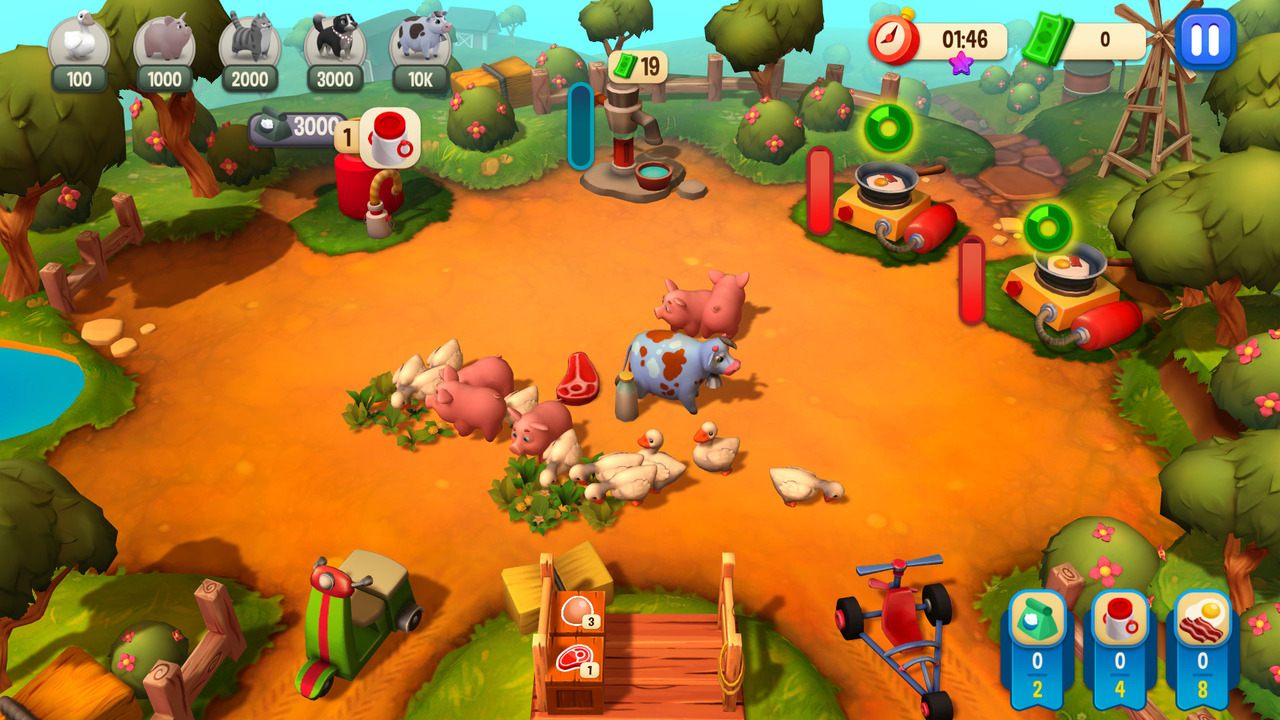Pick up the milk bottle beside the cow

626,395
